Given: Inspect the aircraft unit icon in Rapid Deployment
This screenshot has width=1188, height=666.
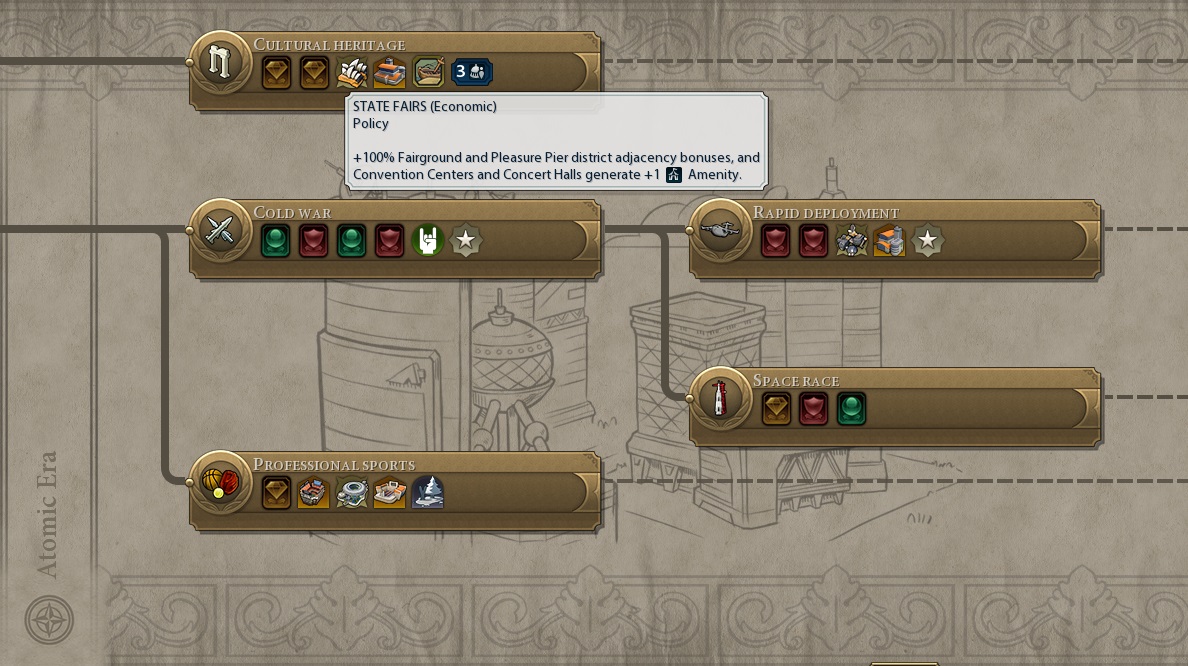Looking at the screenshot, I should pyautogui.click(x=851, y=241).
